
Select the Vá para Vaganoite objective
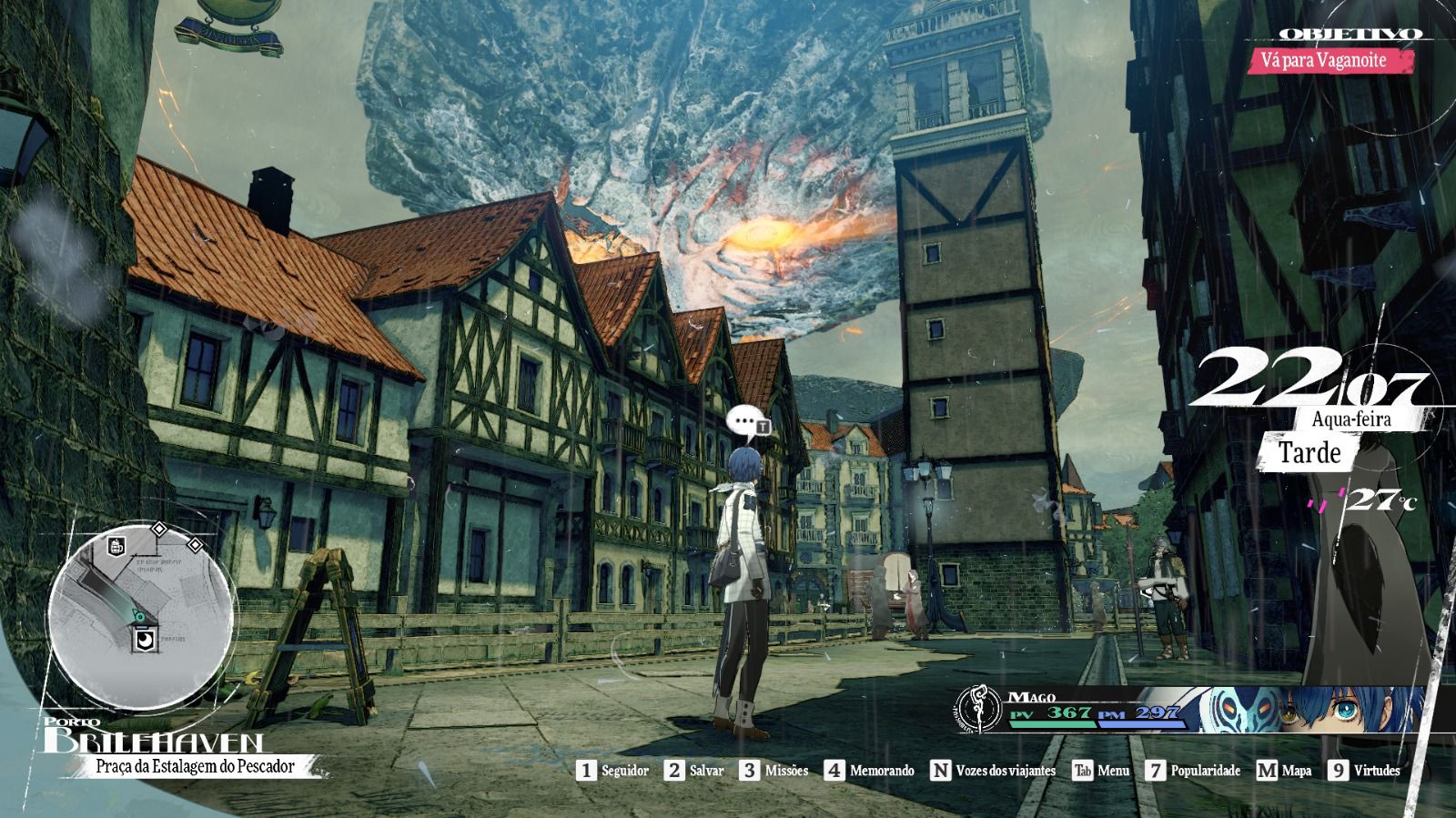pos(1336,61)
